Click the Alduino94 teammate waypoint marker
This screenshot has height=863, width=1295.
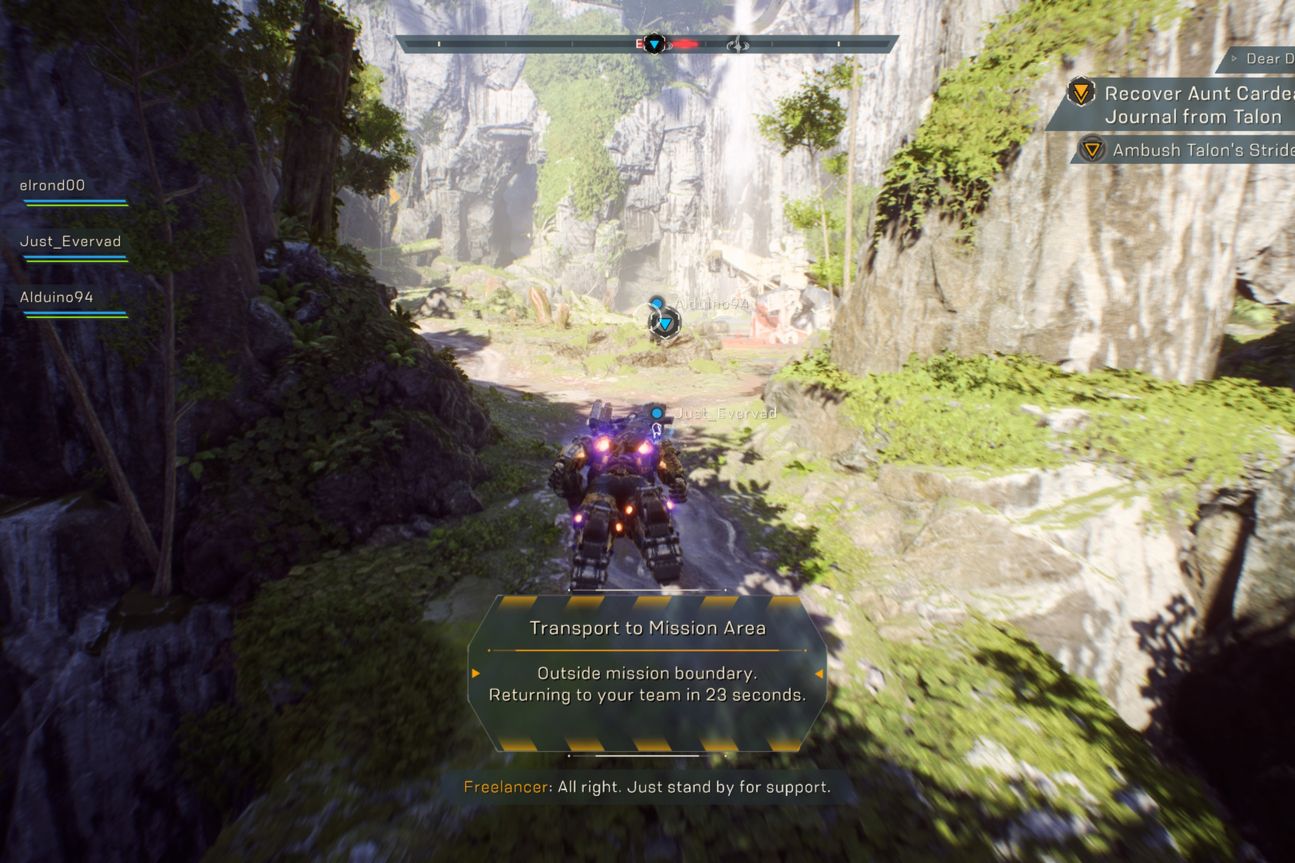point(664,323)
